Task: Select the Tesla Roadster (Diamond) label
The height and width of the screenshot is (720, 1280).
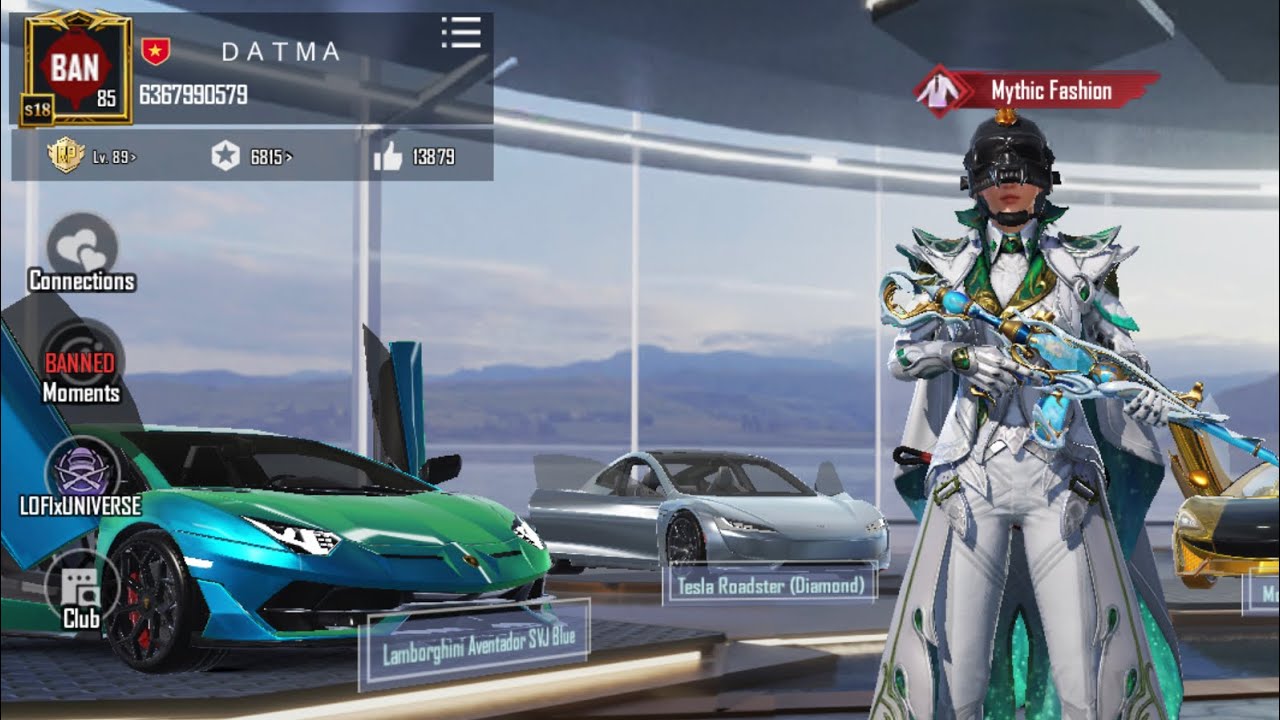Action: tap(769, 585)
